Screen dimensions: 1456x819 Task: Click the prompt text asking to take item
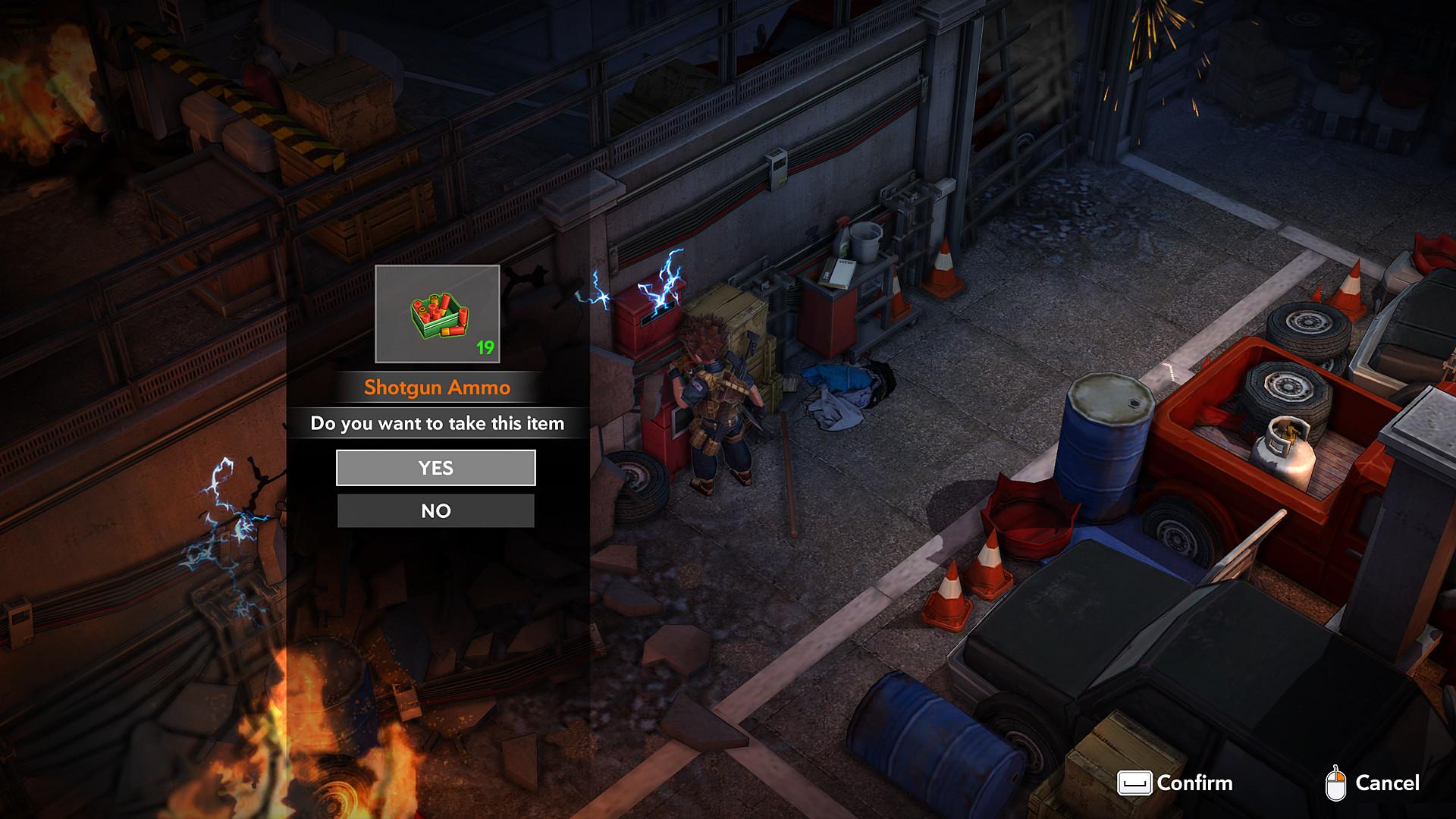(437, 425)
